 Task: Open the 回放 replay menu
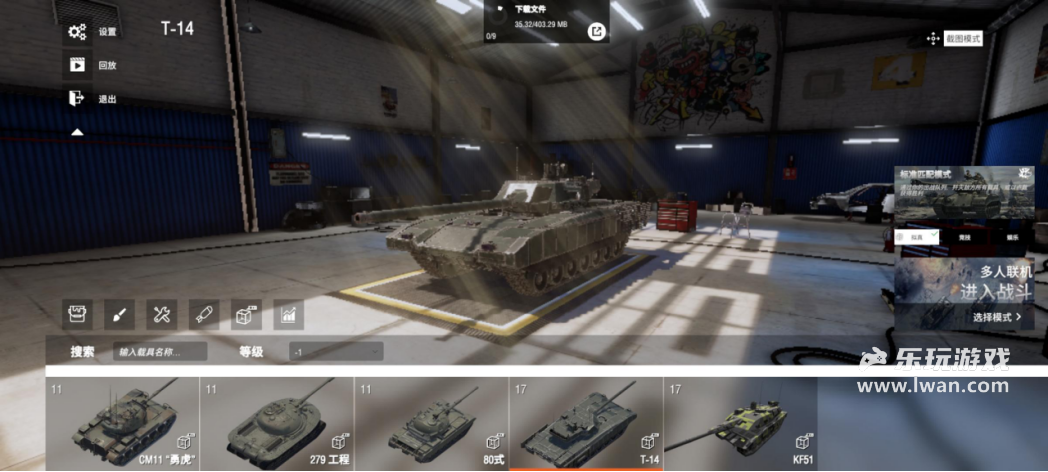[89, 66]
